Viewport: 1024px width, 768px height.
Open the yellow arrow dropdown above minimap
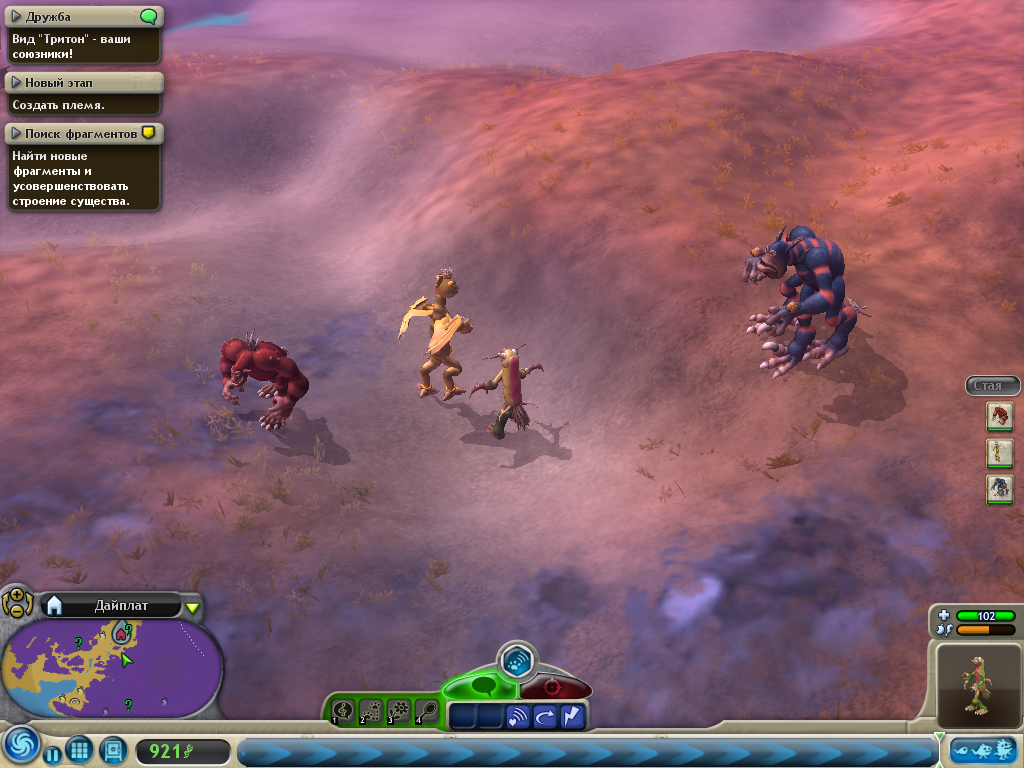pyautogui.click(x=193, y=607)
